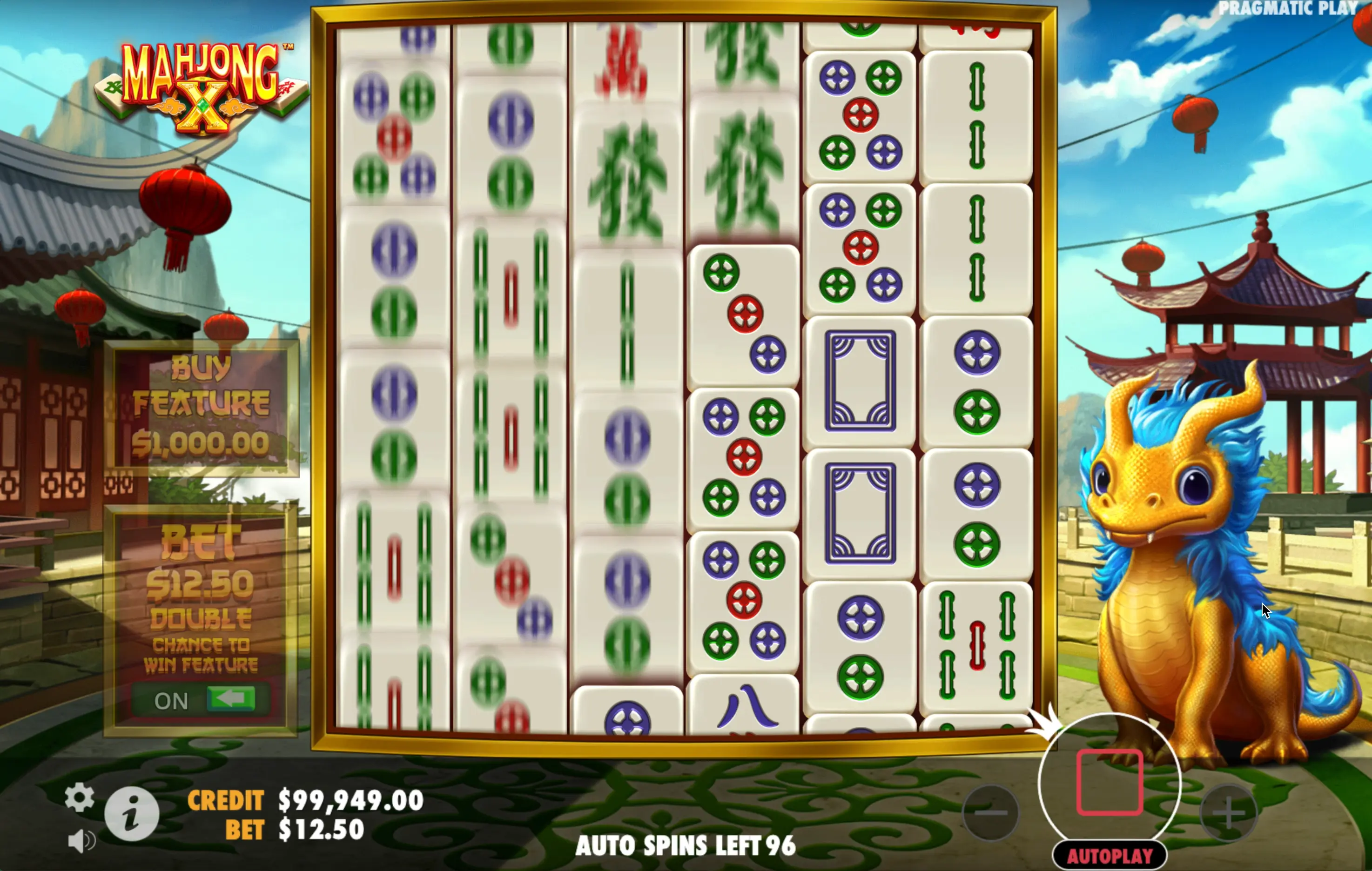The image size is (1372, 871).
Task: Increase the bet with the plus button
Action: (x=1228, y=813)
